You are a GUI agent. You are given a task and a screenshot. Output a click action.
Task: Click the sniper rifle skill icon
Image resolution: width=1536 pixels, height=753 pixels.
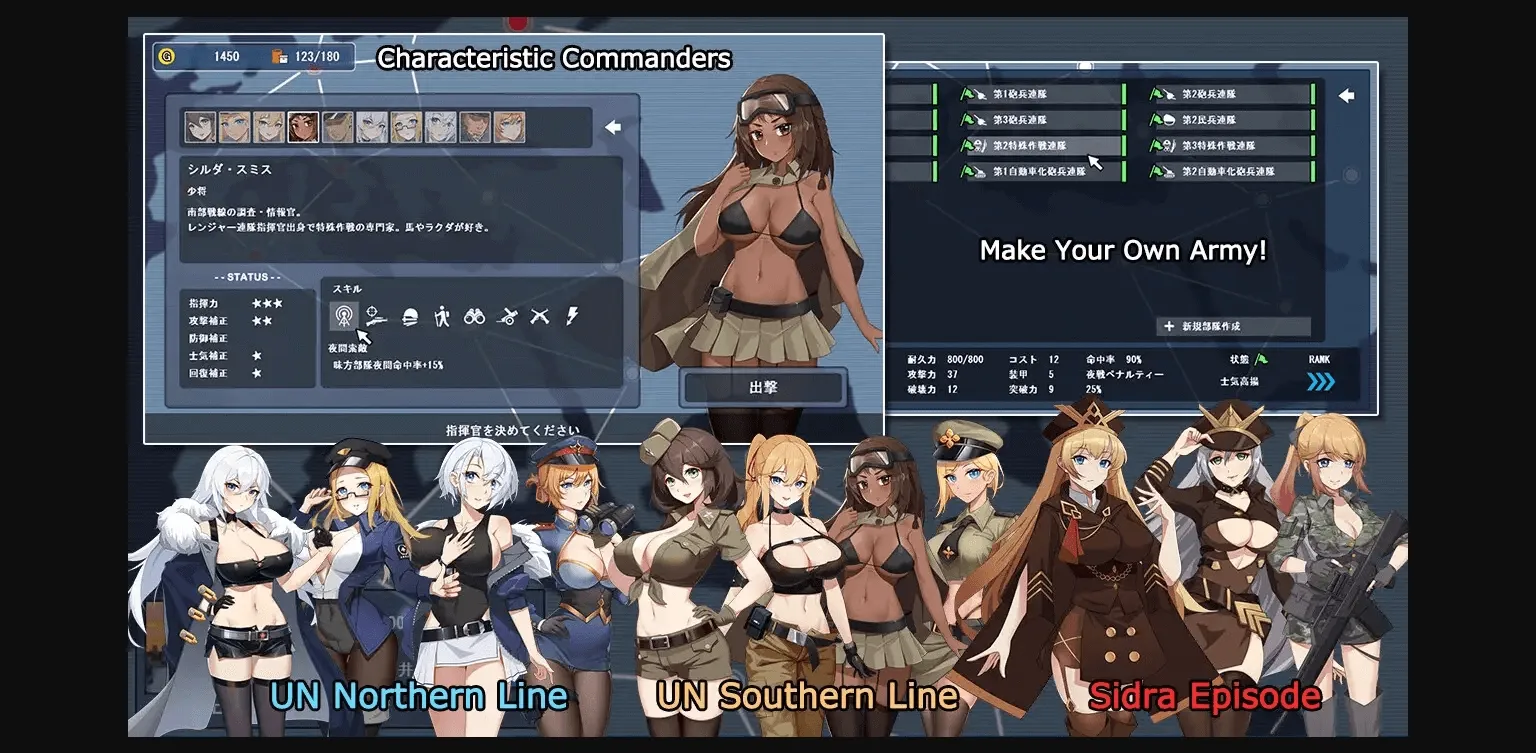377,317
